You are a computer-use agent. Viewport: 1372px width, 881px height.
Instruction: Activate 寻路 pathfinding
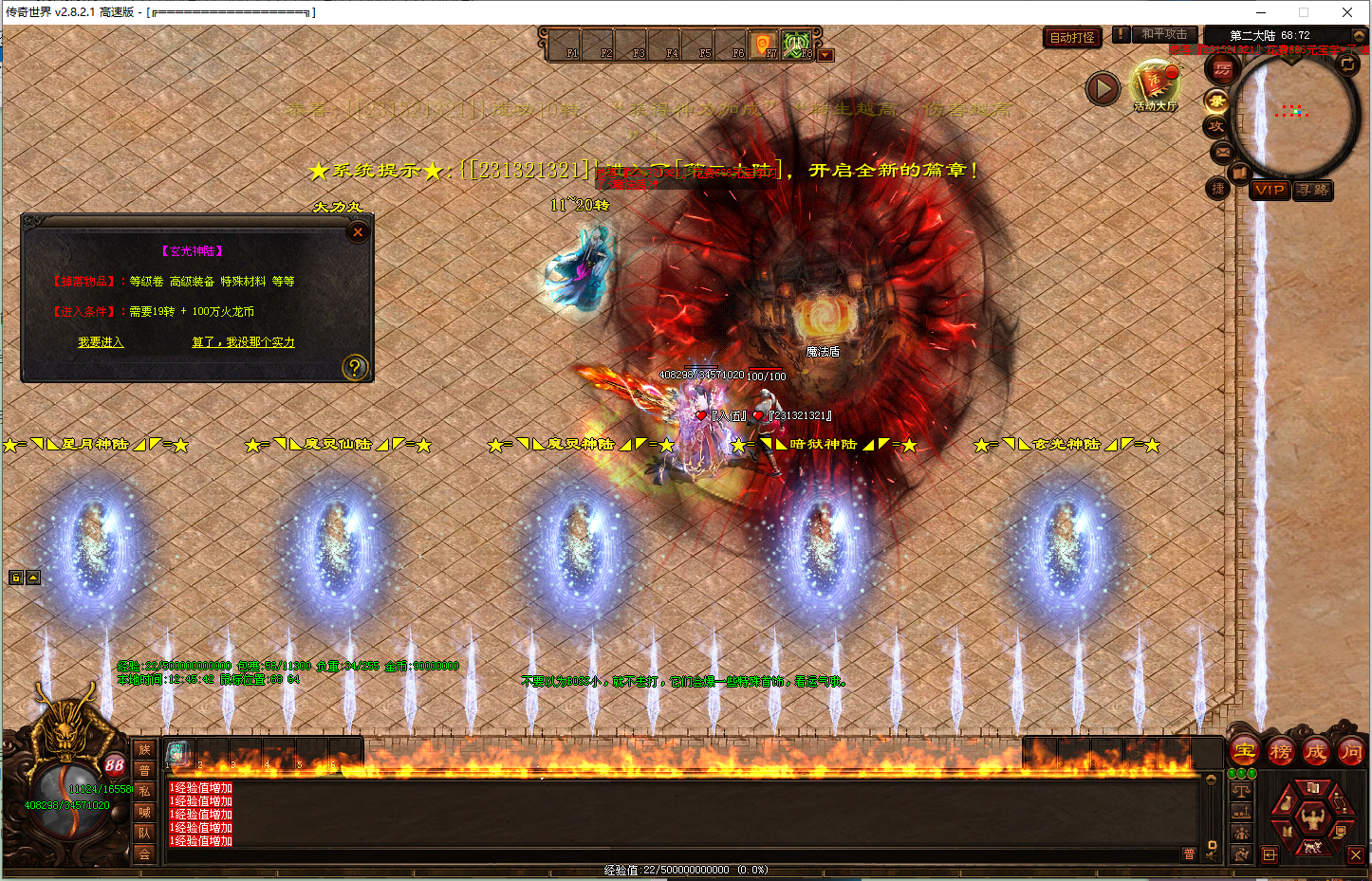pyautogui.click(x=1313, y=190)
